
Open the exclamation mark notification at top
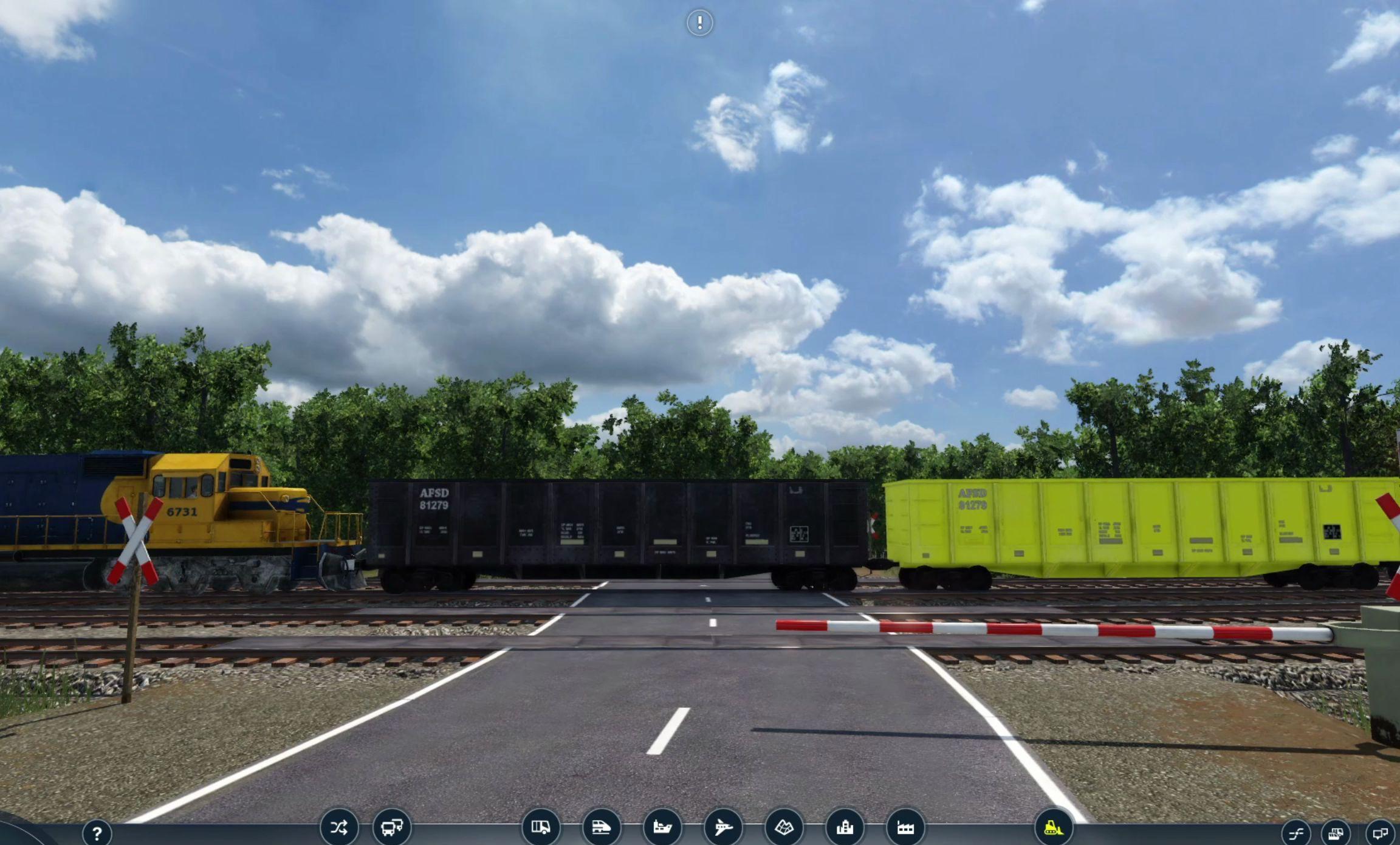[699, 23]
